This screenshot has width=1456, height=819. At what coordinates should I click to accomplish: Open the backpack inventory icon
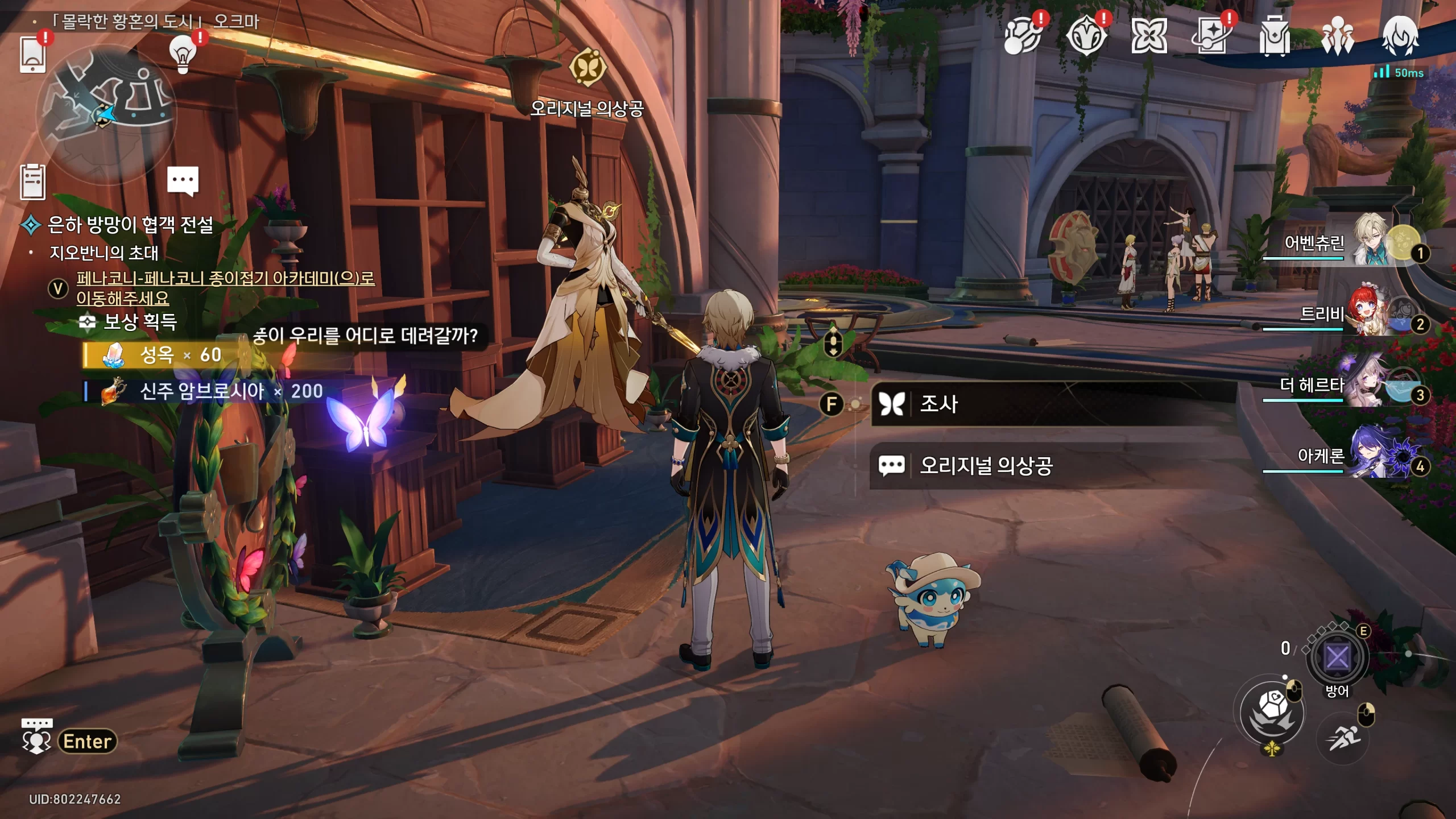coord(1274,36)
